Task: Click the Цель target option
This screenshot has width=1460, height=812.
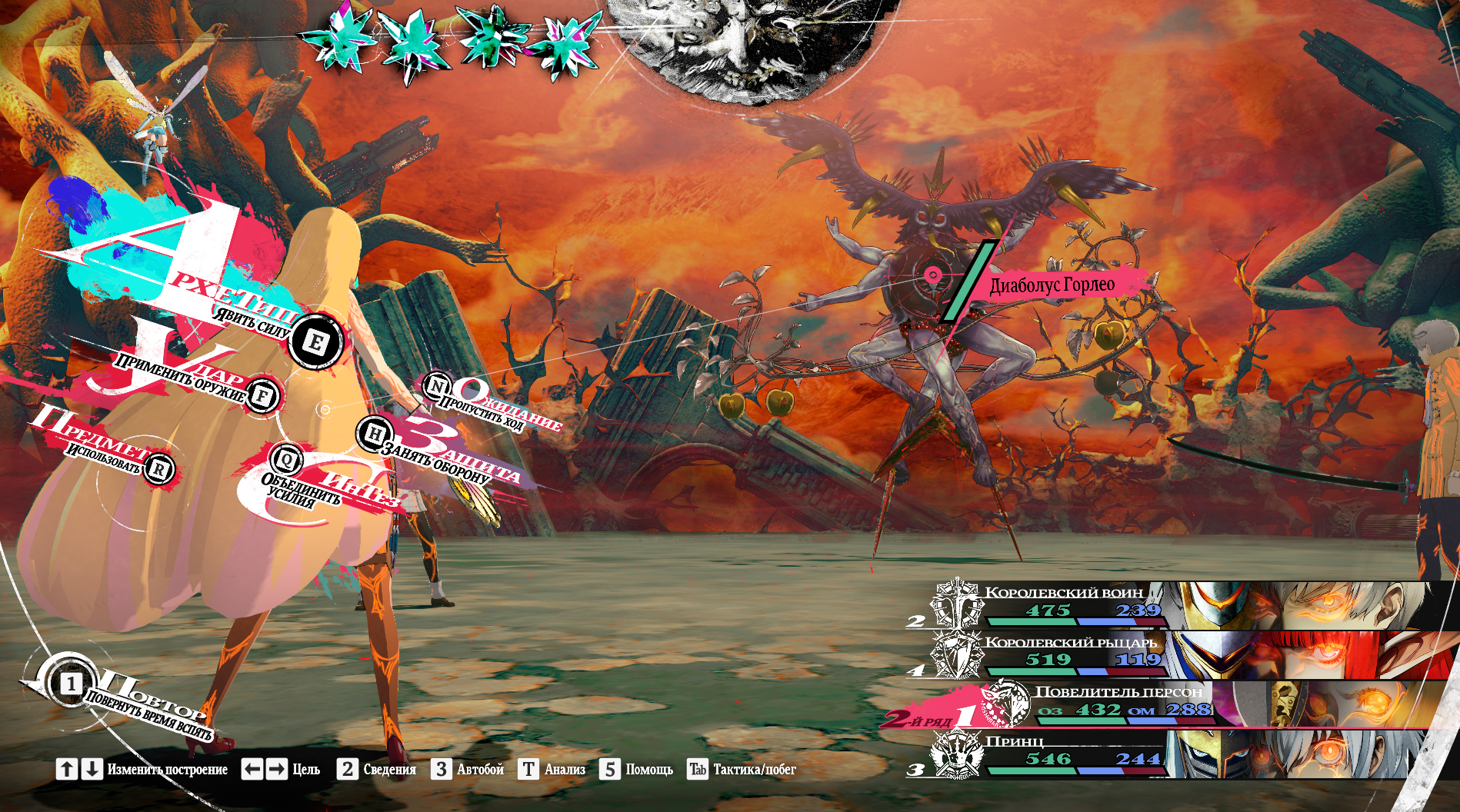Action: pos(280,769)
